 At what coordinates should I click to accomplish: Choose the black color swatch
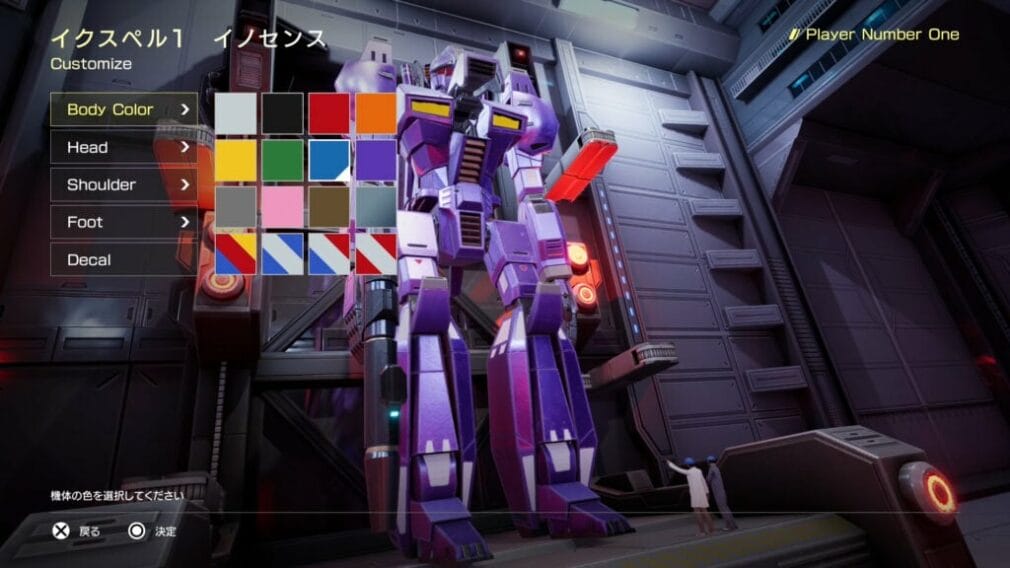pyautogui.click(x=283, y=113)
